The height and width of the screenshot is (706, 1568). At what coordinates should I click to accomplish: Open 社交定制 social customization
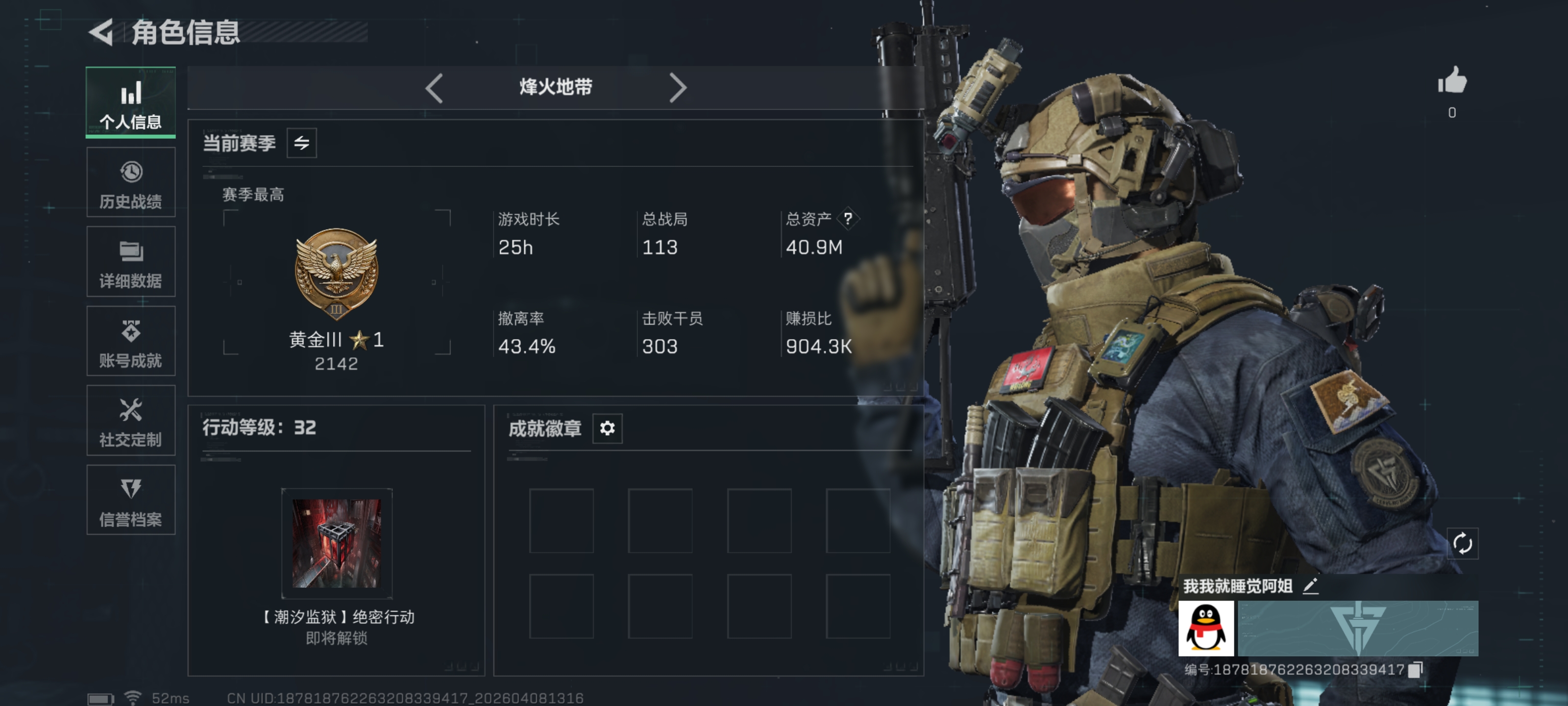pos(130,420)
